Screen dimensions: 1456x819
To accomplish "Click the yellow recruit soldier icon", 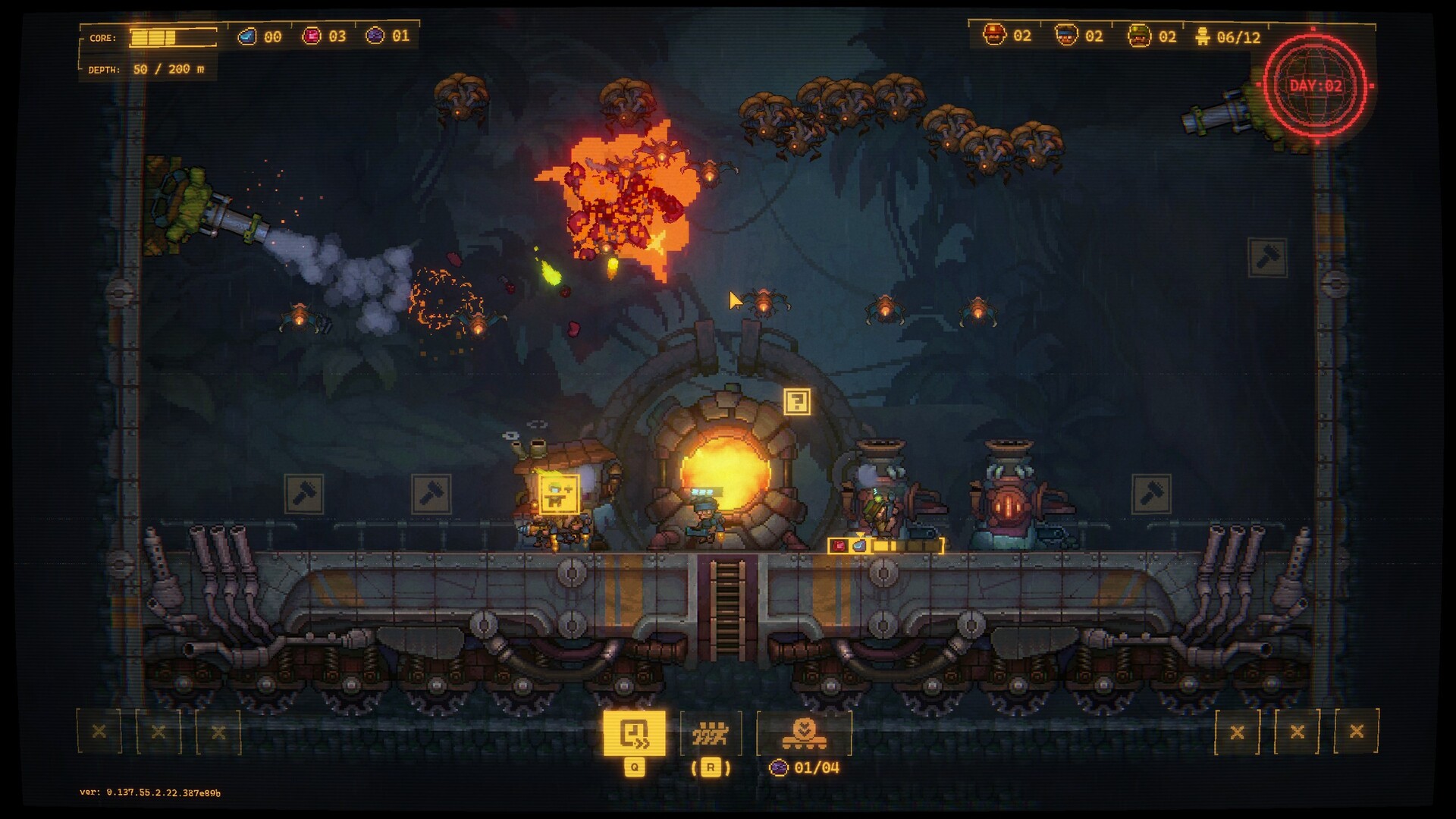I will coord(559,494).
